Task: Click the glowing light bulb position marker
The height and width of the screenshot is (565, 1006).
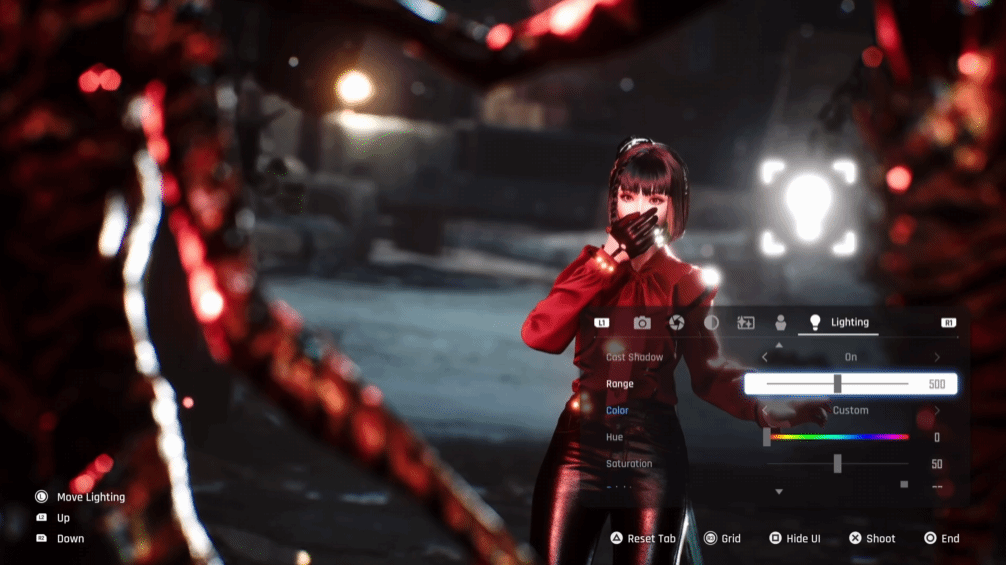Action: [x=808, y=207]
